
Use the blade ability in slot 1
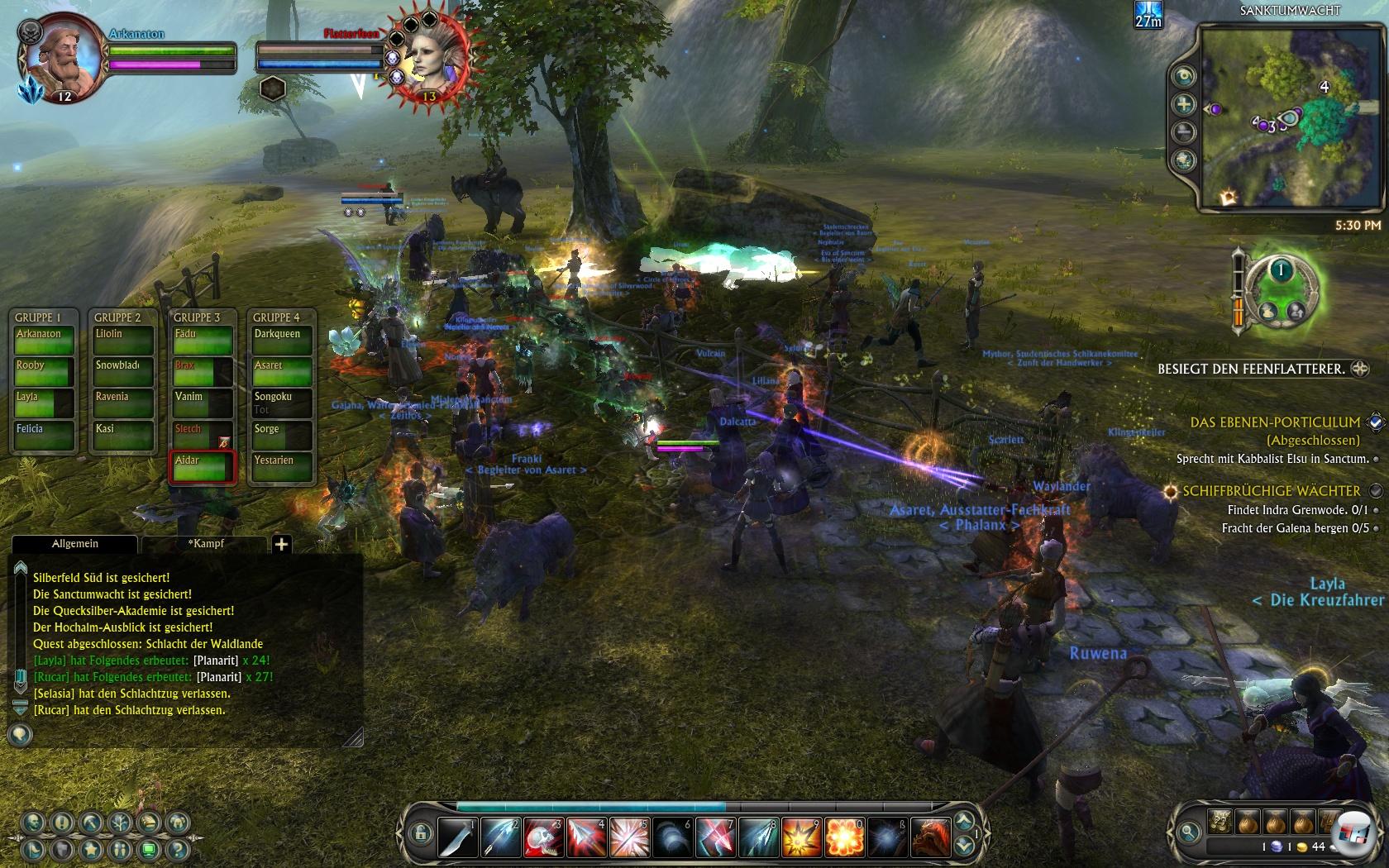pyautogui.click(x=457, y=836)
